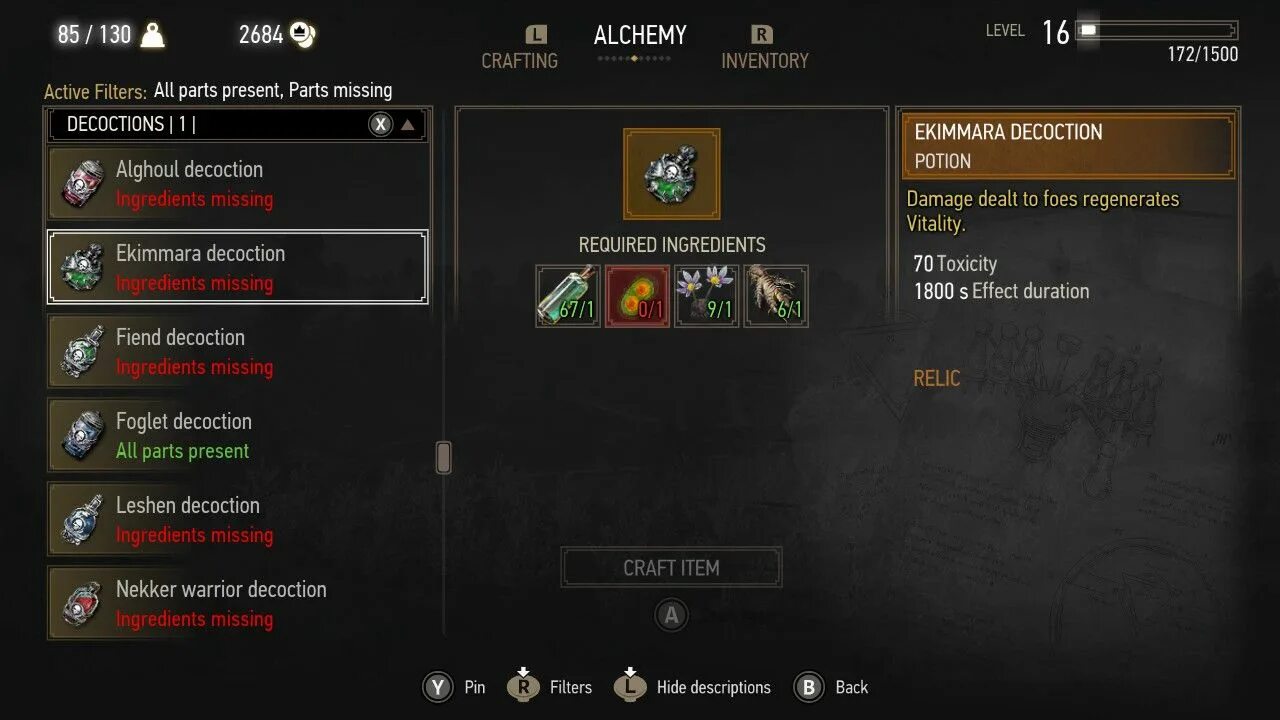Switch to the Inventory tab

764,60
